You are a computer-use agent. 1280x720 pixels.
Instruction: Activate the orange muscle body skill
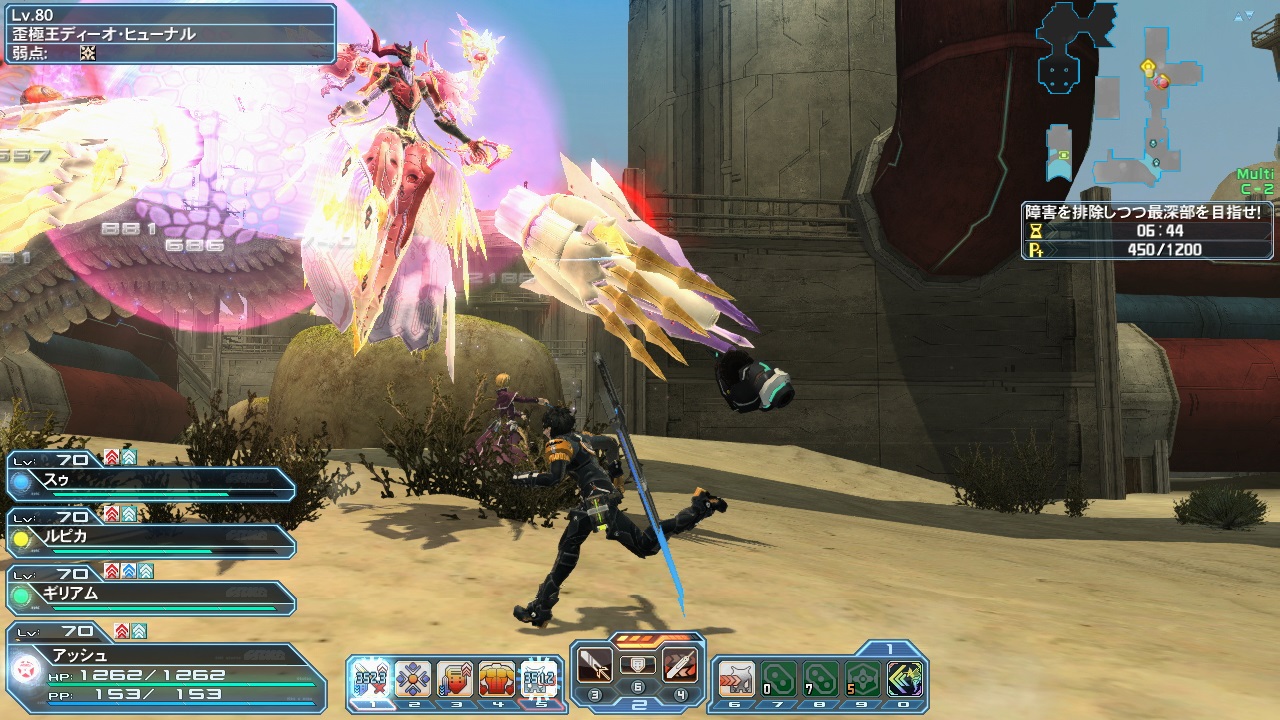[x=497, y=680]
